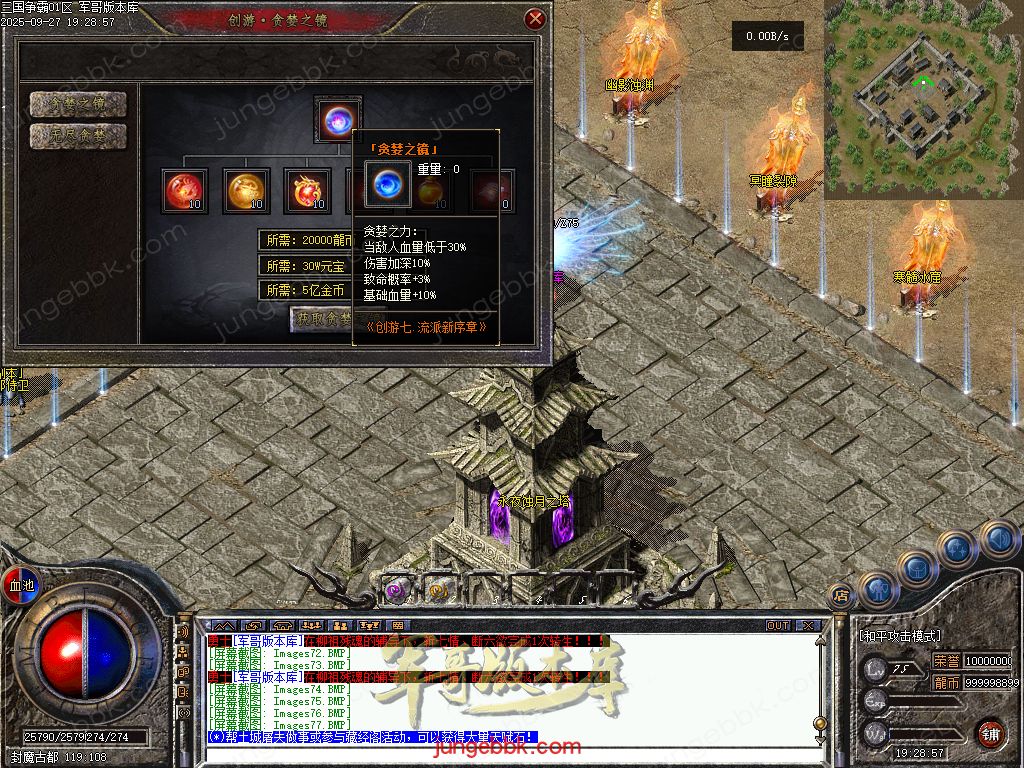Open the round 铺 stall button
1024x768 pixels.
click(990, 733)
